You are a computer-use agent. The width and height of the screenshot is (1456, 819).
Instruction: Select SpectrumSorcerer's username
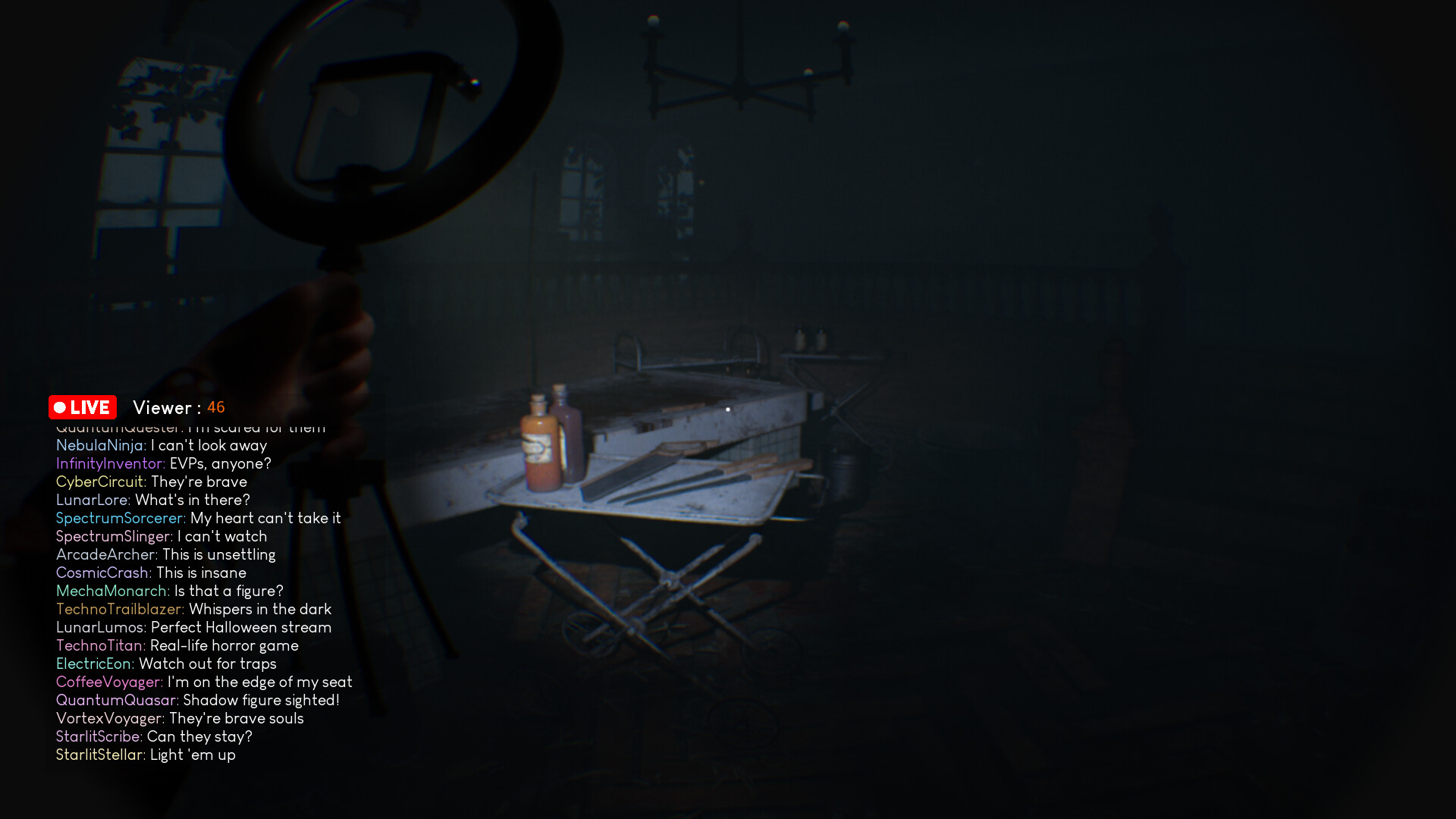coord(120,518)
